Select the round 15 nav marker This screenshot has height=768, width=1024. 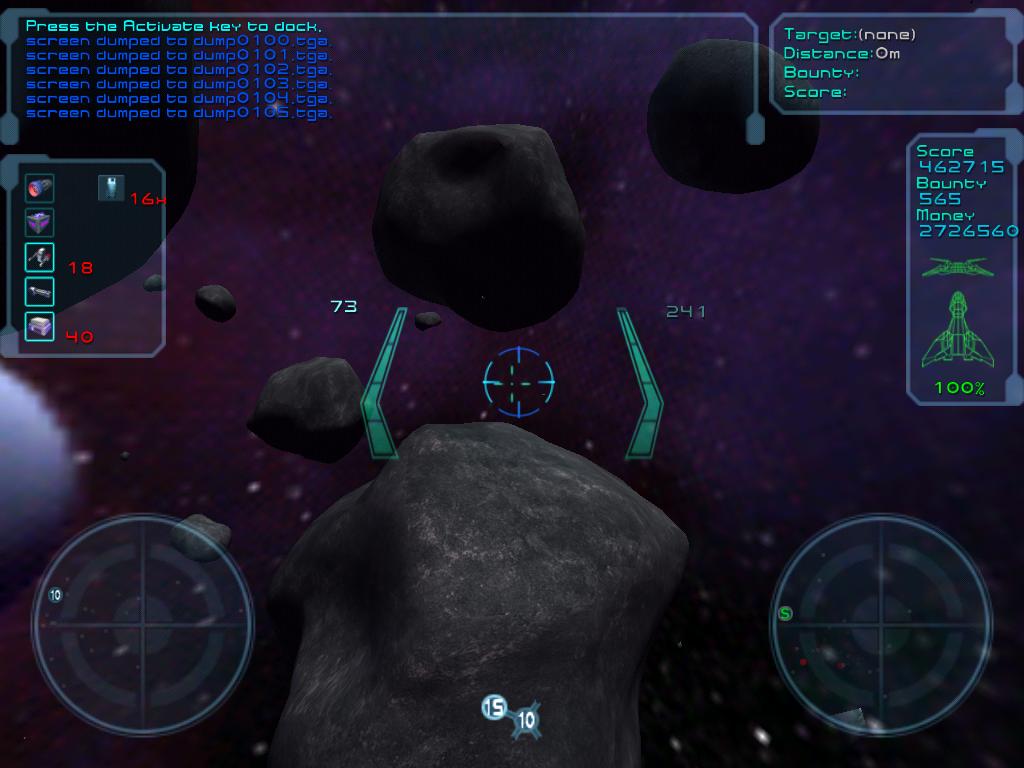click(x=494, y=708)
